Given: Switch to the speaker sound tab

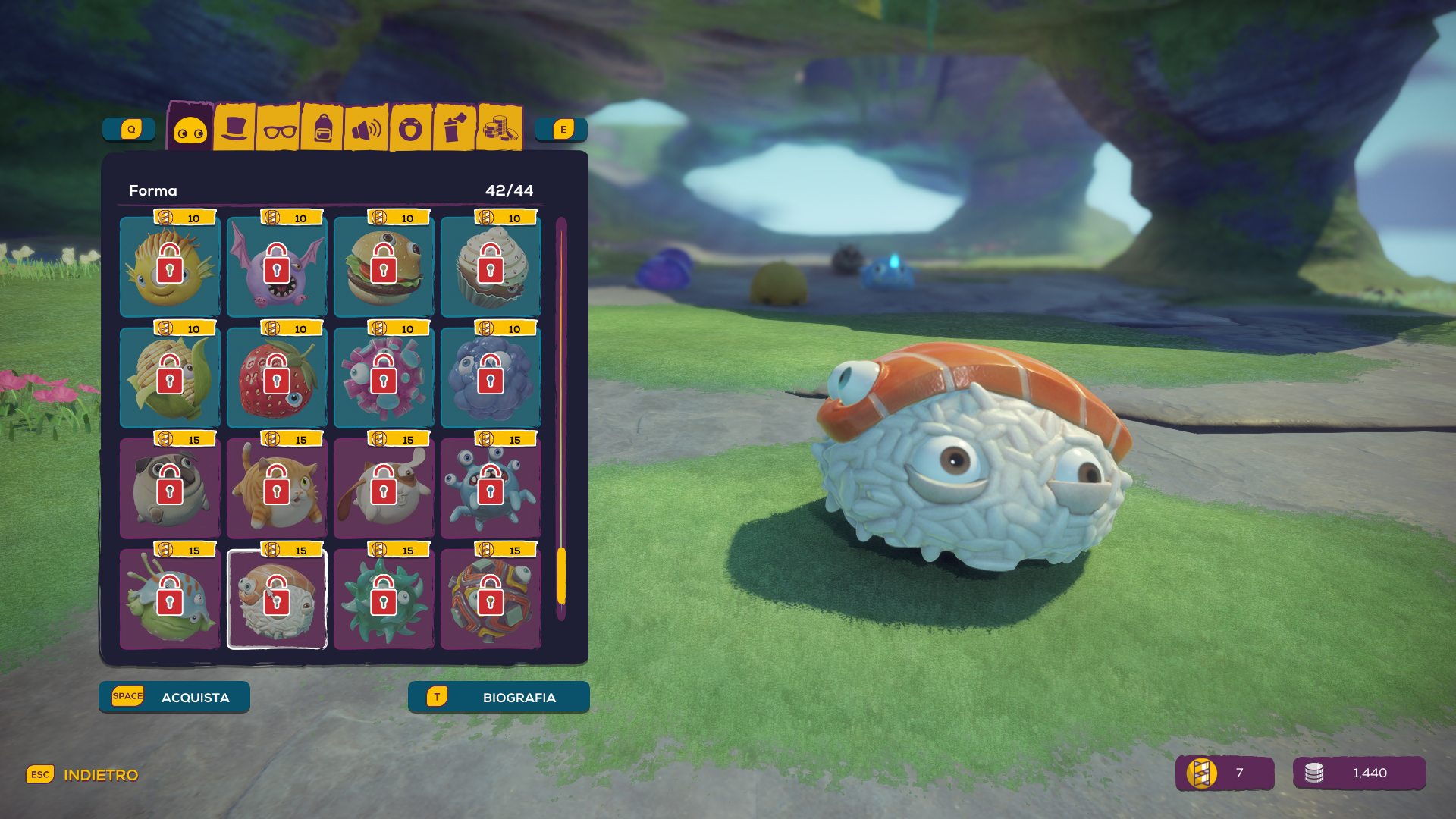Looking at the screenshot, I should pyautogui.click(x=366, y=130).
